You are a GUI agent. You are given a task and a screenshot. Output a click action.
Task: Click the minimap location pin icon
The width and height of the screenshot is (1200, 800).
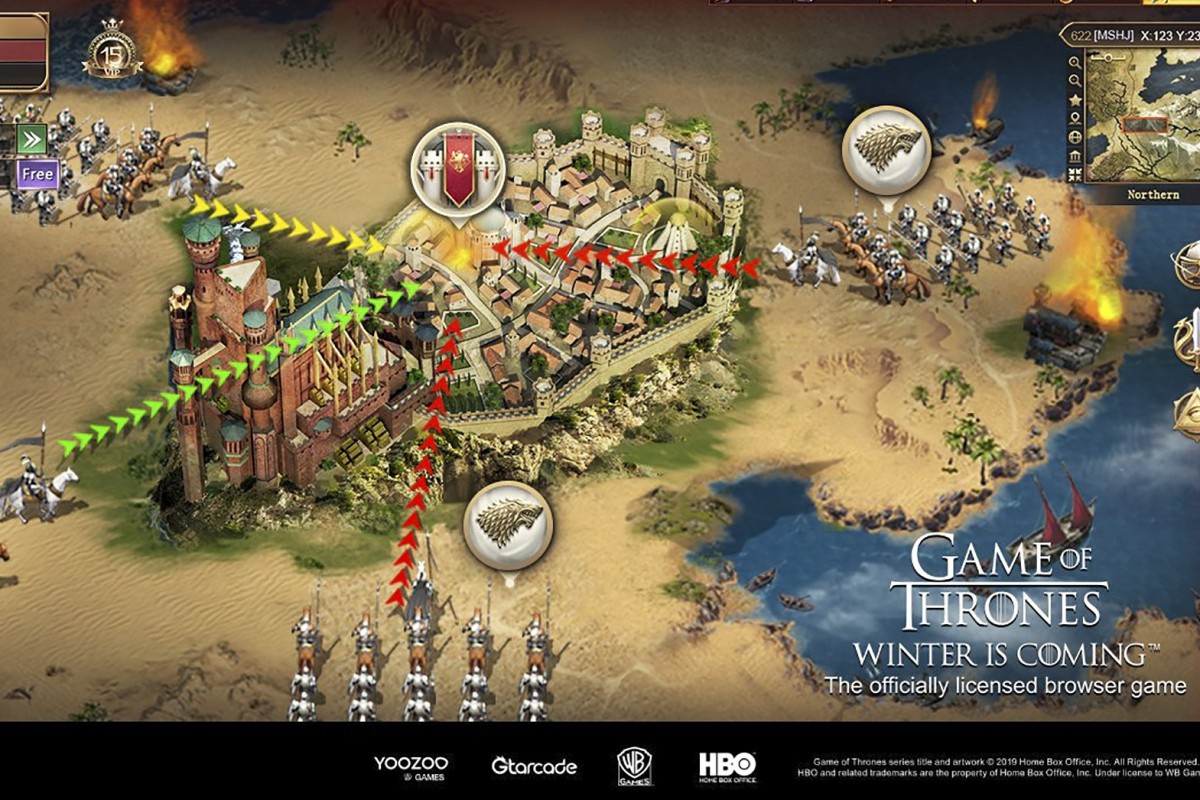click(x=1075, y=119)
